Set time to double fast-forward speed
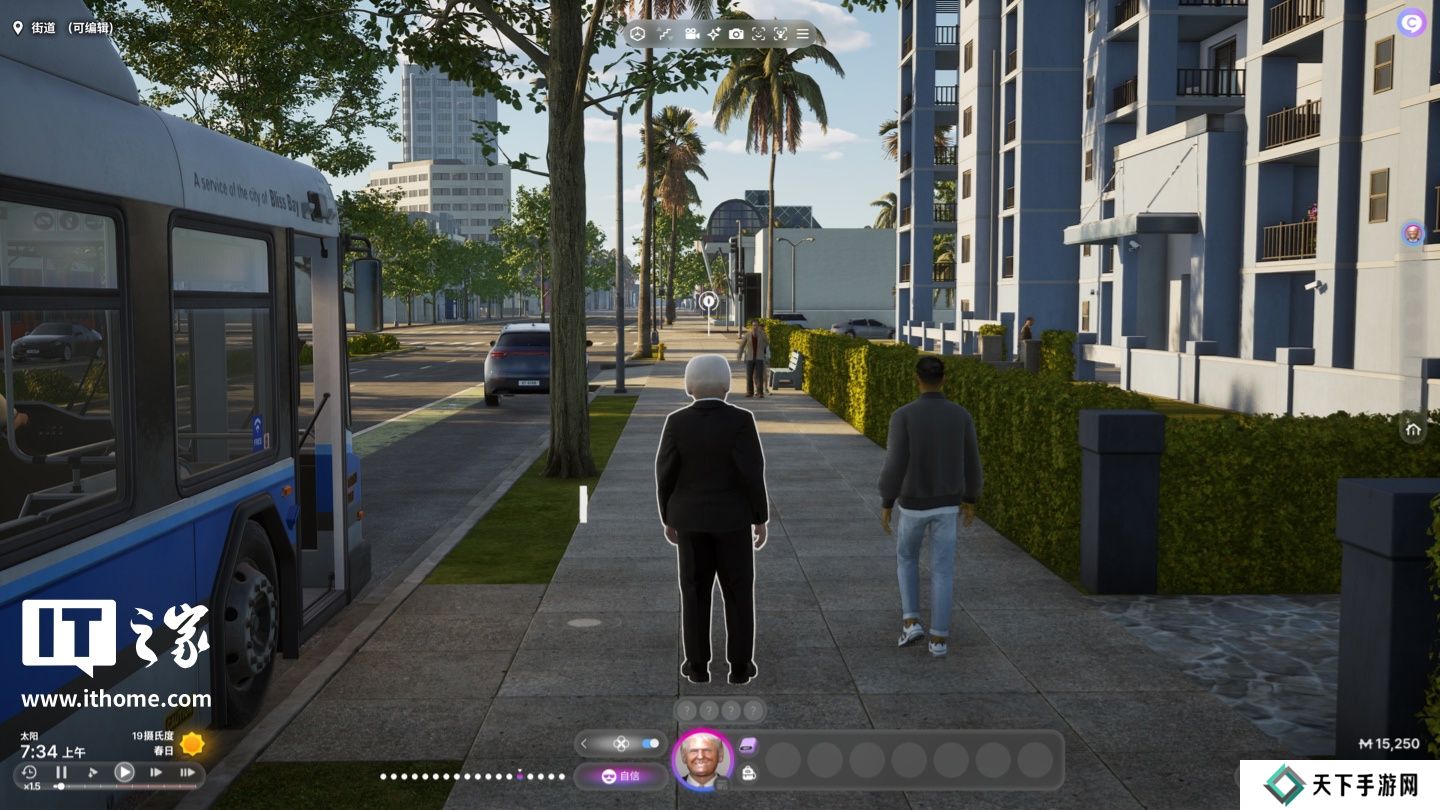Screen dimensions: 1440x810 coord(156,772)
